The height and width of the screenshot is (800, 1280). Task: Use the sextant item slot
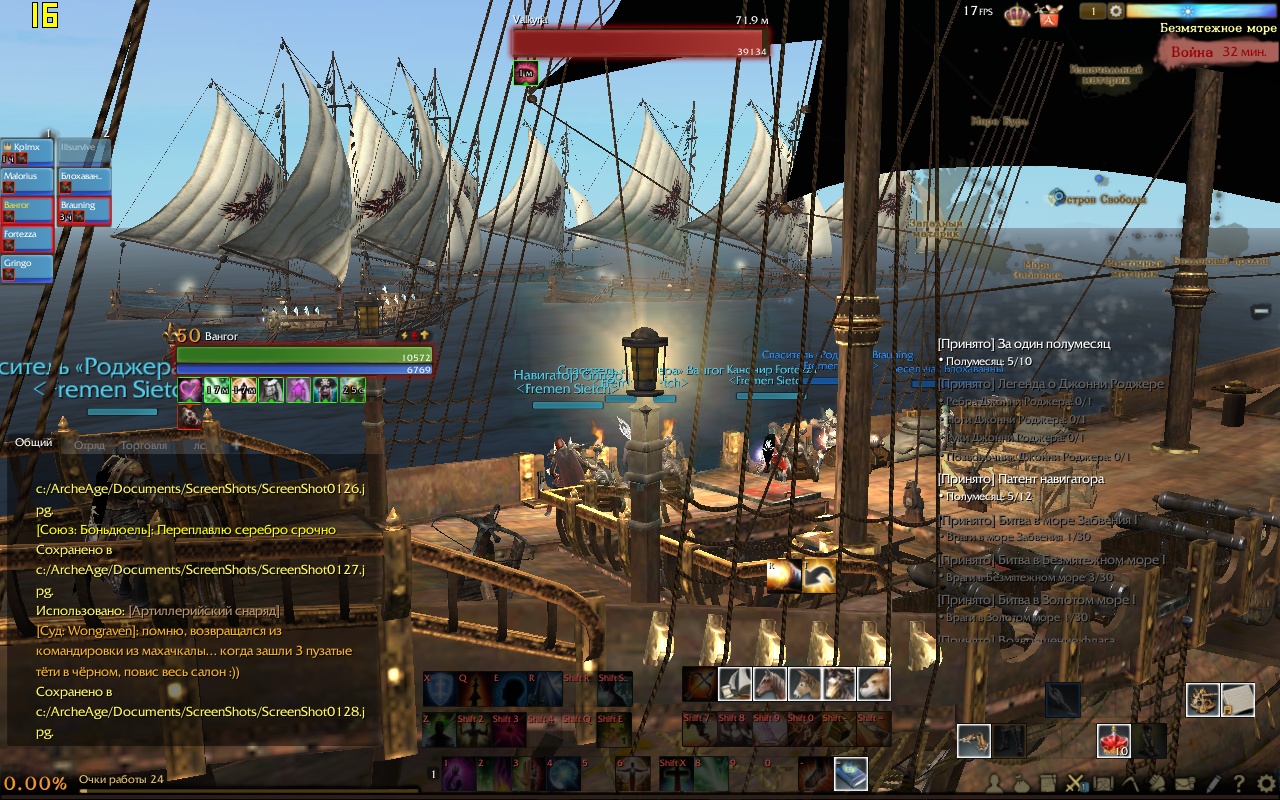pyautogui.click(x=1203, y=700)
